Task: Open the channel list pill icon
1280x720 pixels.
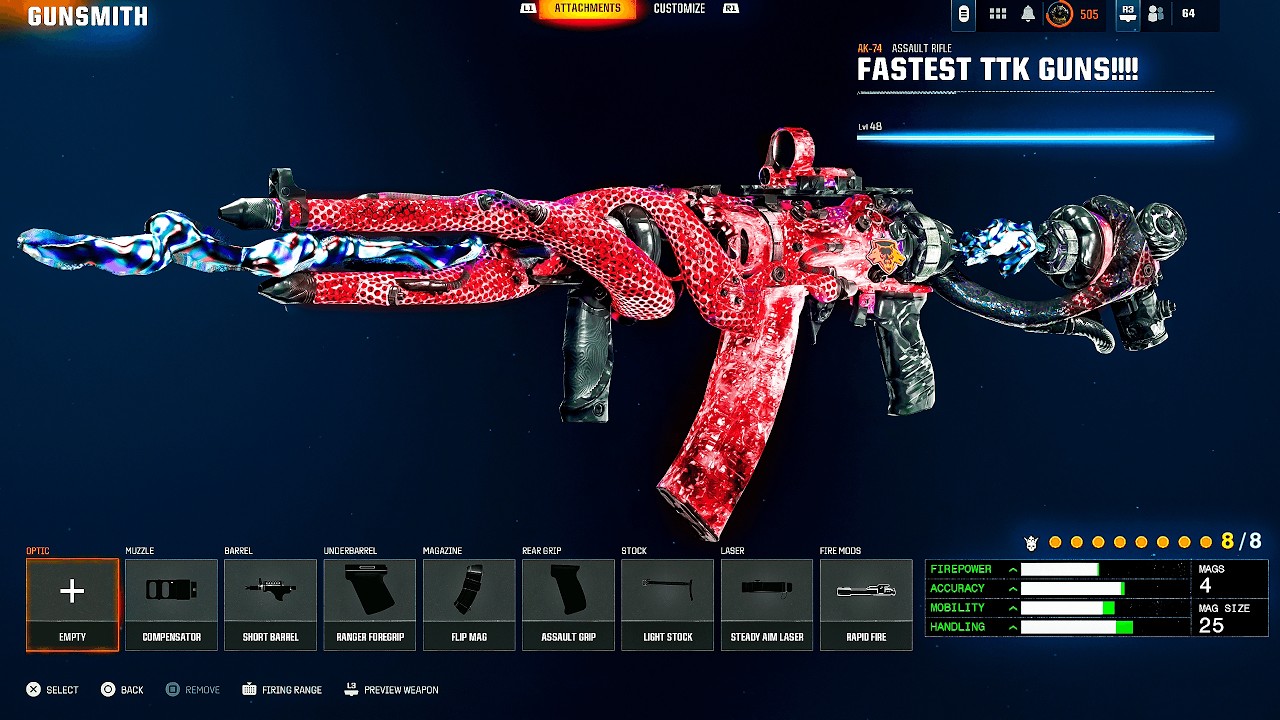Action: (964, 14)
